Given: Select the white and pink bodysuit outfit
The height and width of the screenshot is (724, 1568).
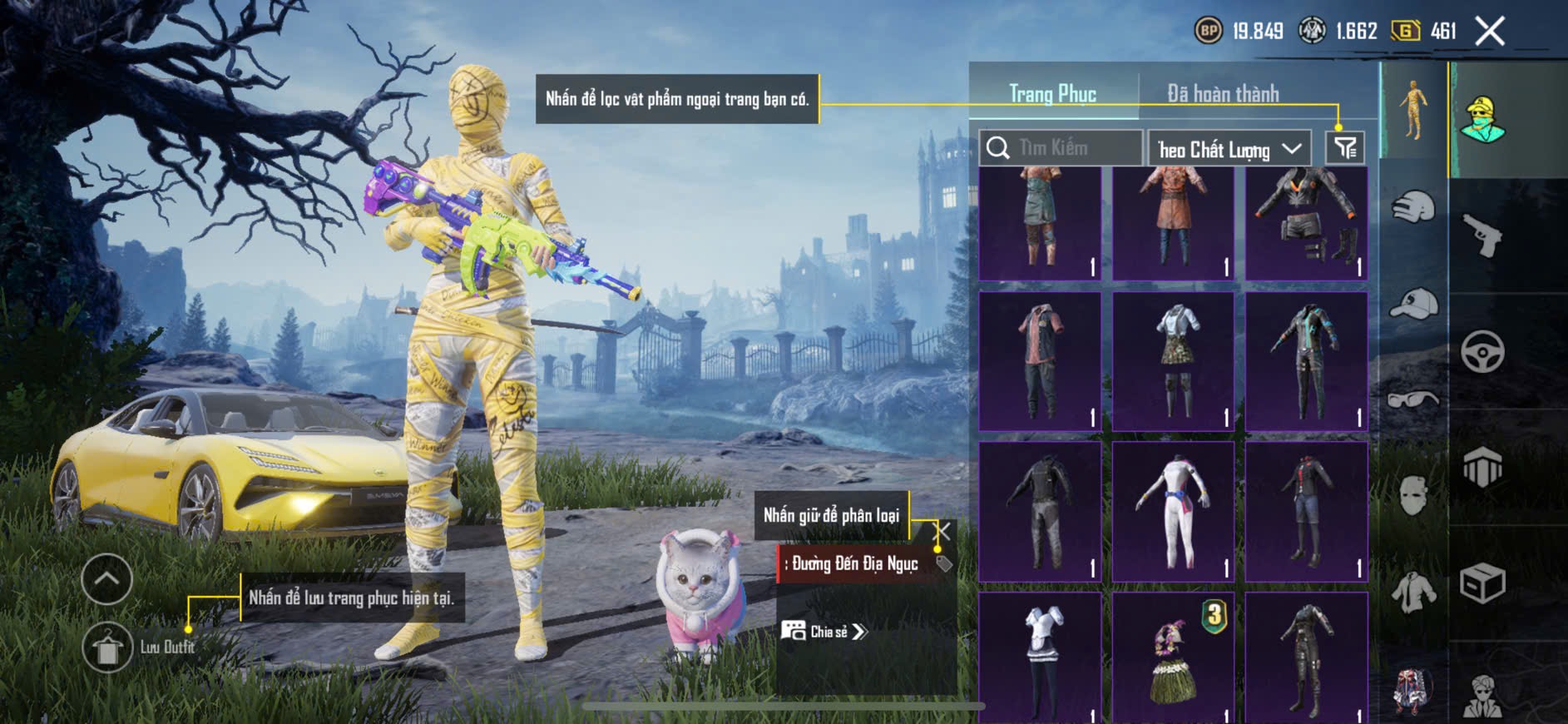Looking at the screenshot, I should [1173, 511].
